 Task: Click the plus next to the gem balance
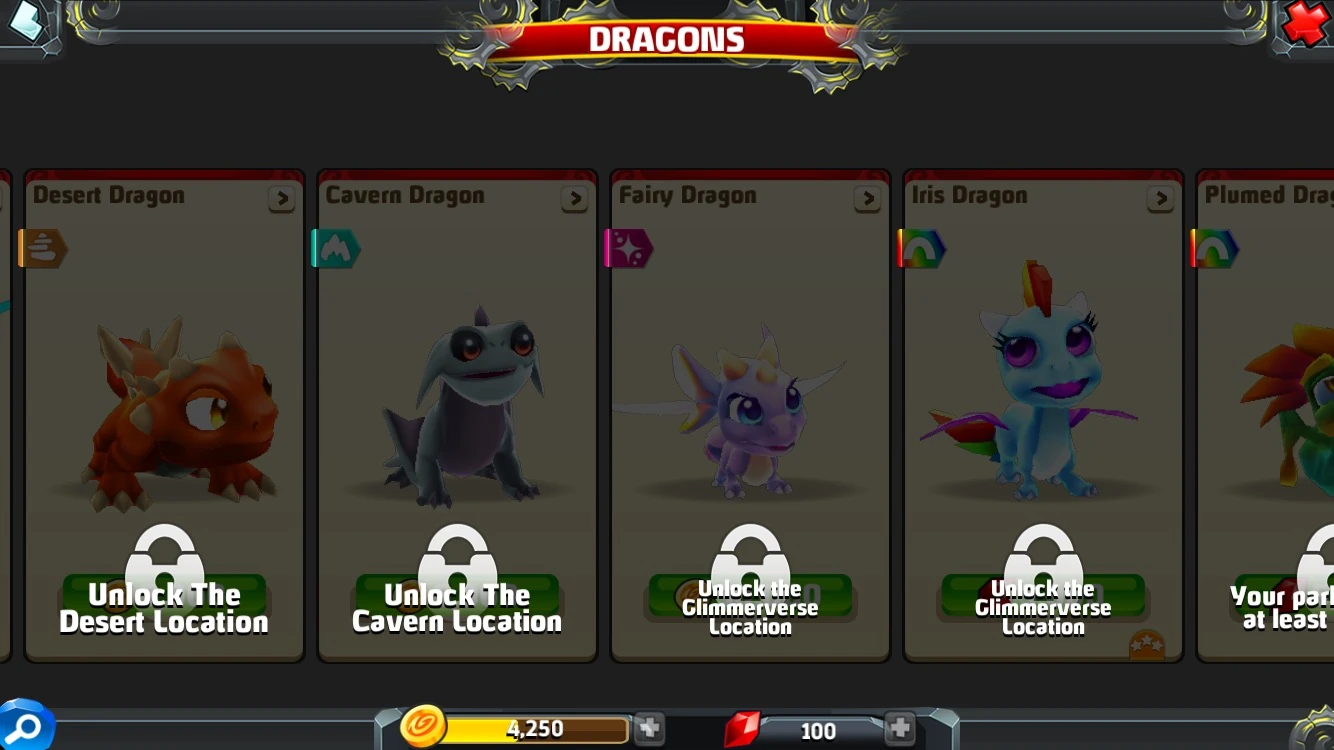[899, 728]
